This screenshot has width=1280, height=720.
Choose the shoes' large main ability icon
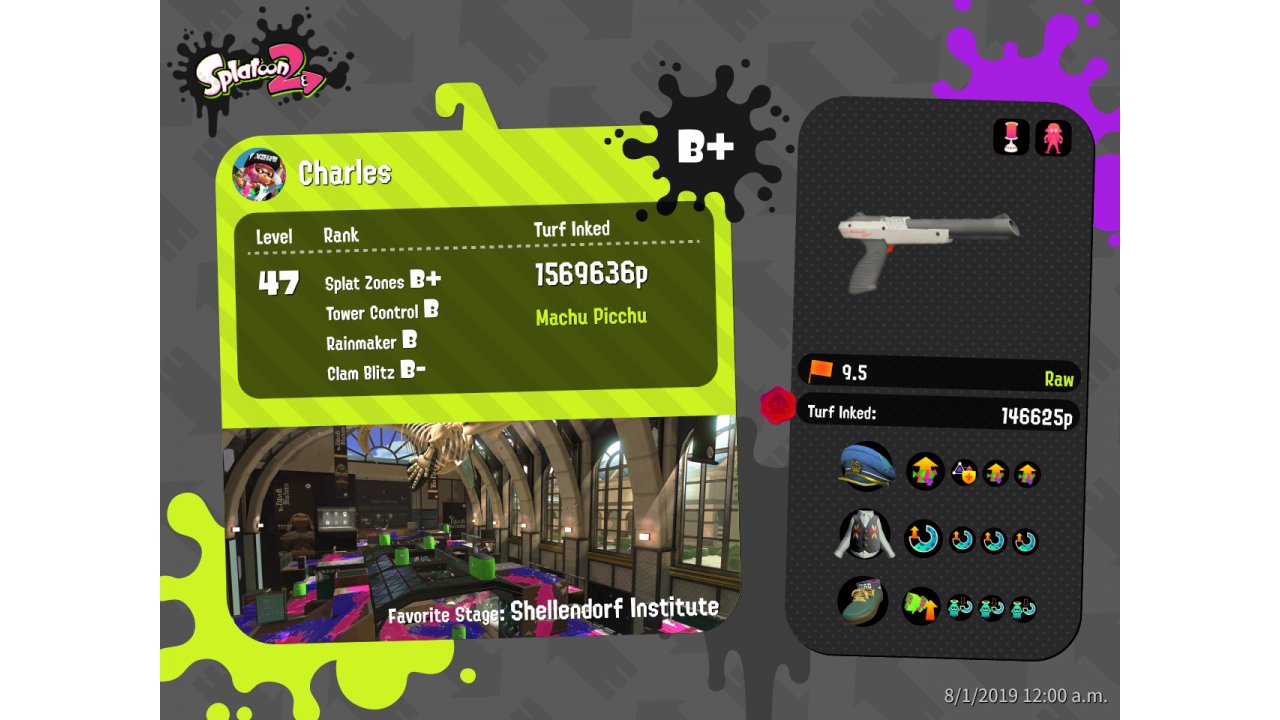(x=921, y=606)
